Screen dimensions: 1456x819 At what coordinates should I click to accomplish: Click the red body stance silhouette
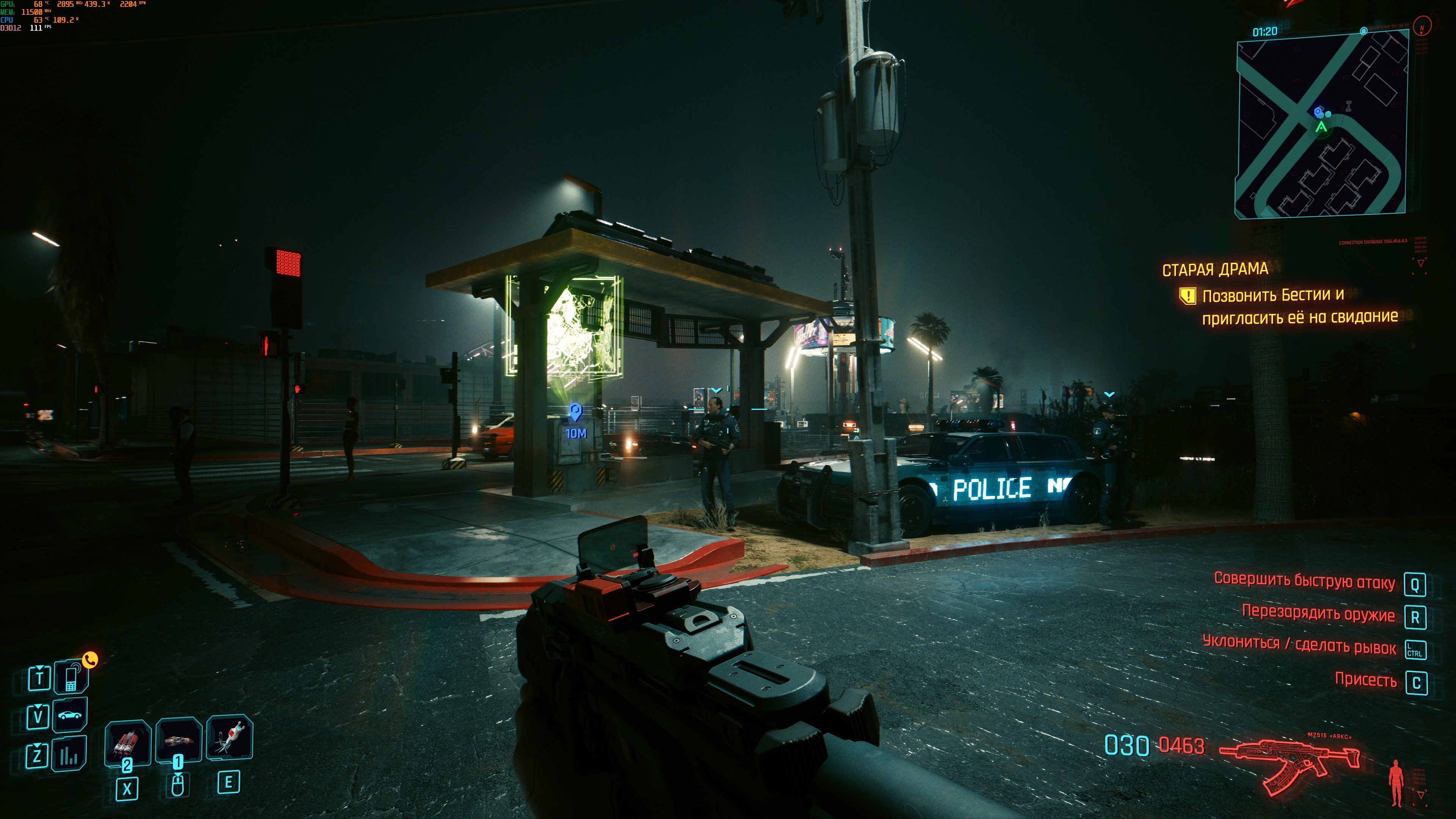click(x=1396, y=782)
